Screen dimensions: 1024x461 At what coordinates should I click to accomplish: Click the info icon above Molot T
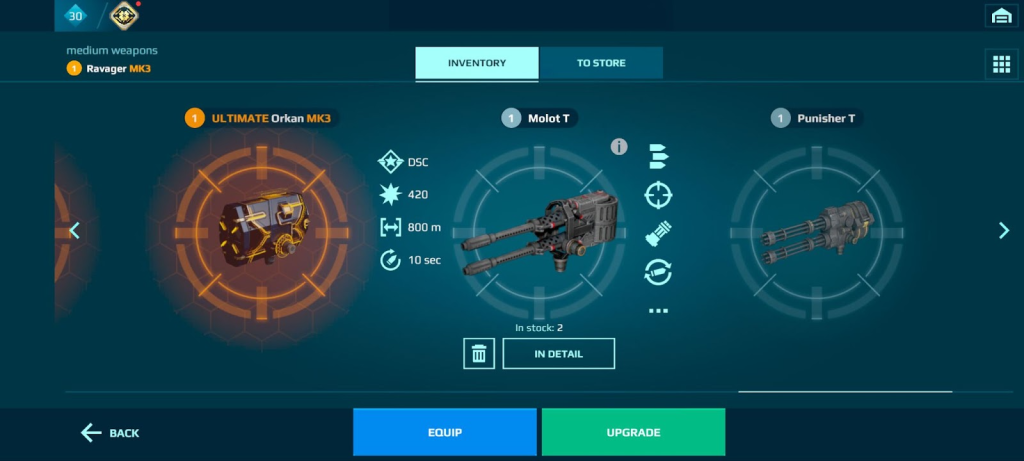619,147
